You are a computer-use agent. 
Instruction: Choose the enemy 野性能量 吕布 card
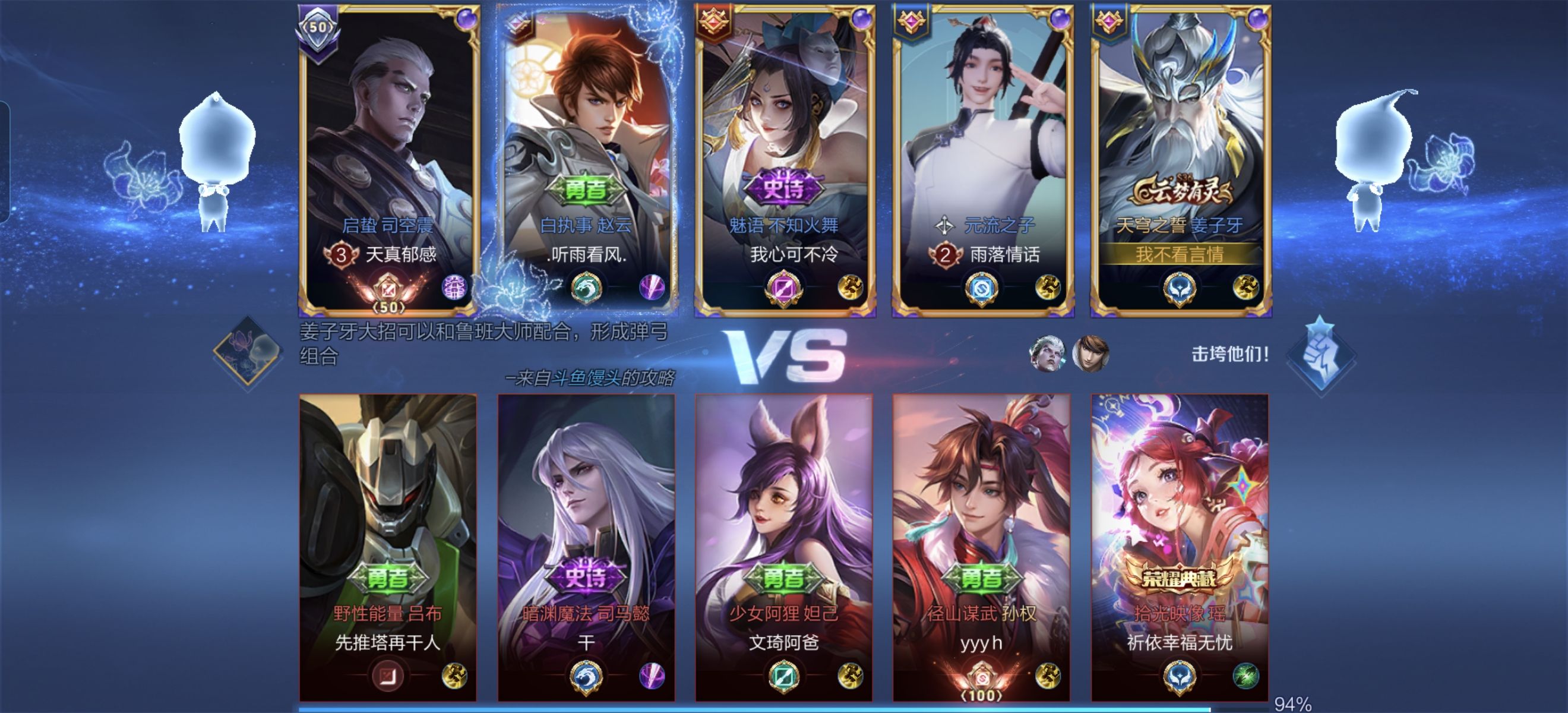pos(388,545)
